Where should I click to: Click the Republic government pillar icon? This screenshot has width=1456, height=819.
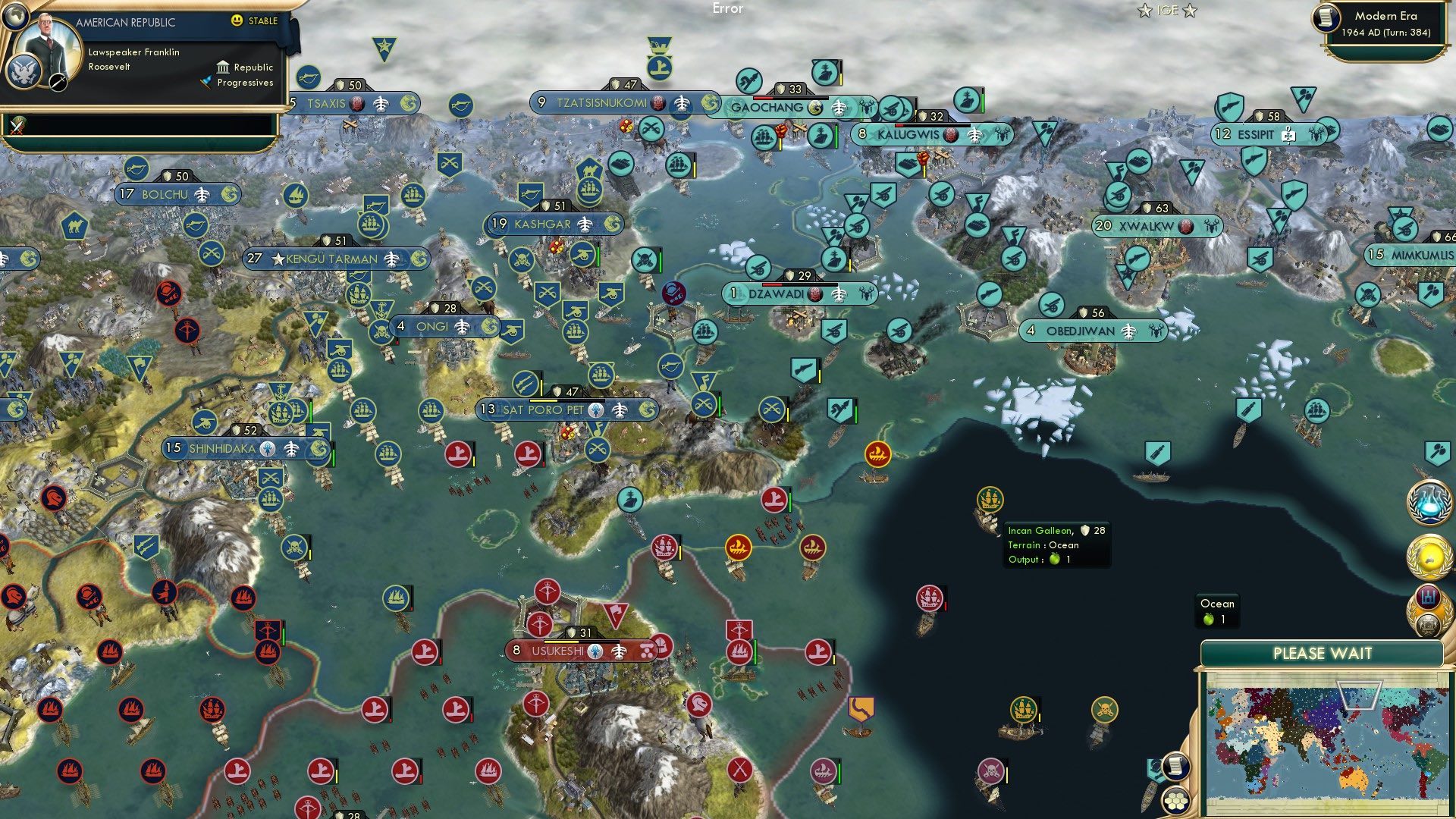[224, 68]
